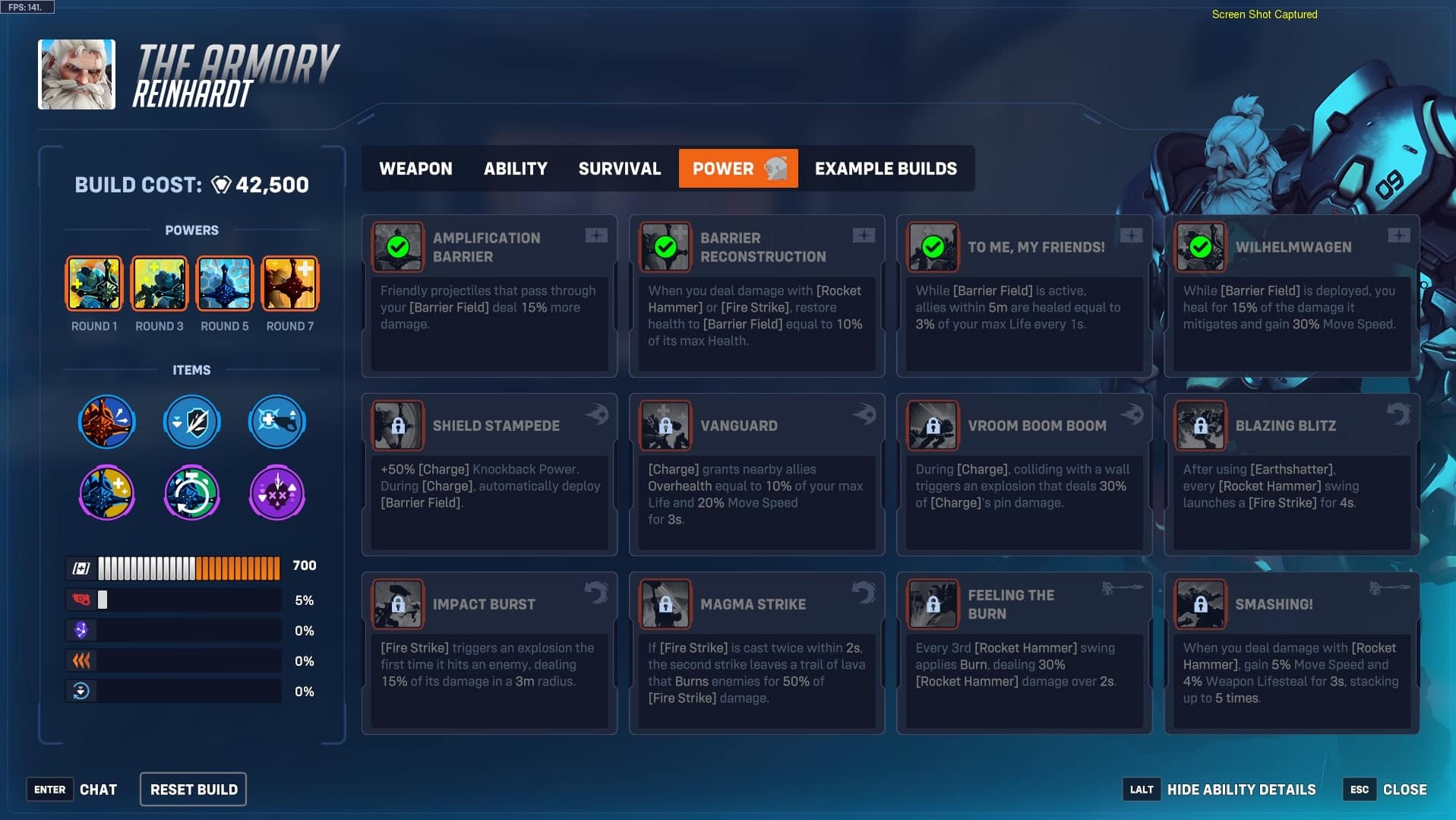Click the green cooldown item icon

pos(191,492)
